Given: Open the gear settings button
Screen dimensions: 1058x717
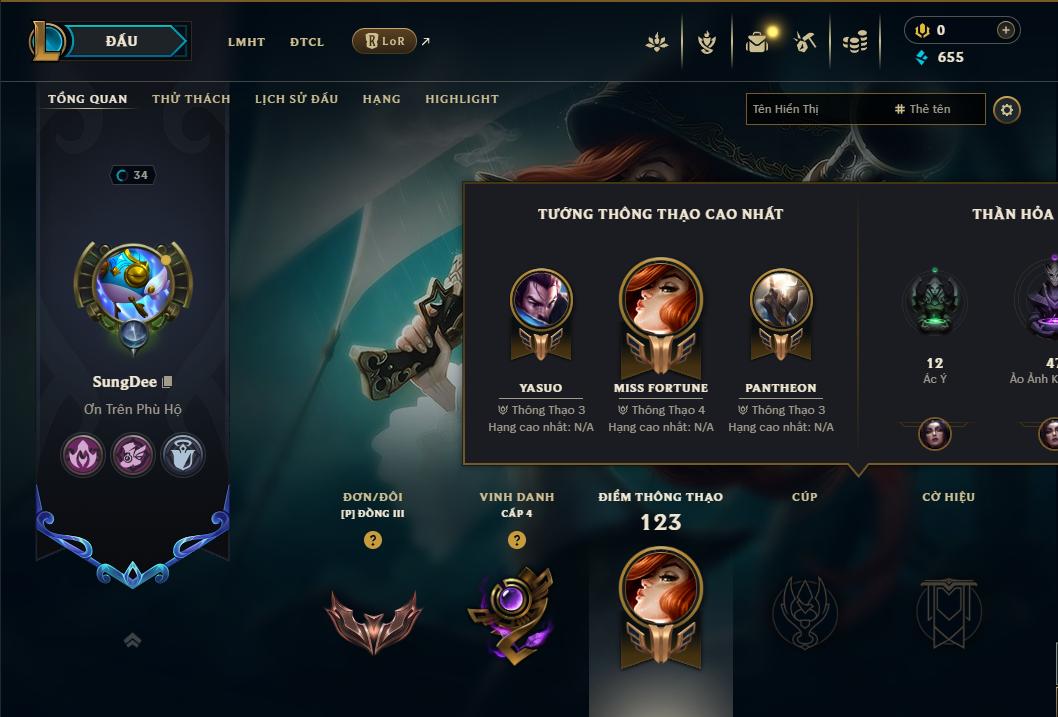Looking at the screenshot, I should click(x=1007, y=109).
